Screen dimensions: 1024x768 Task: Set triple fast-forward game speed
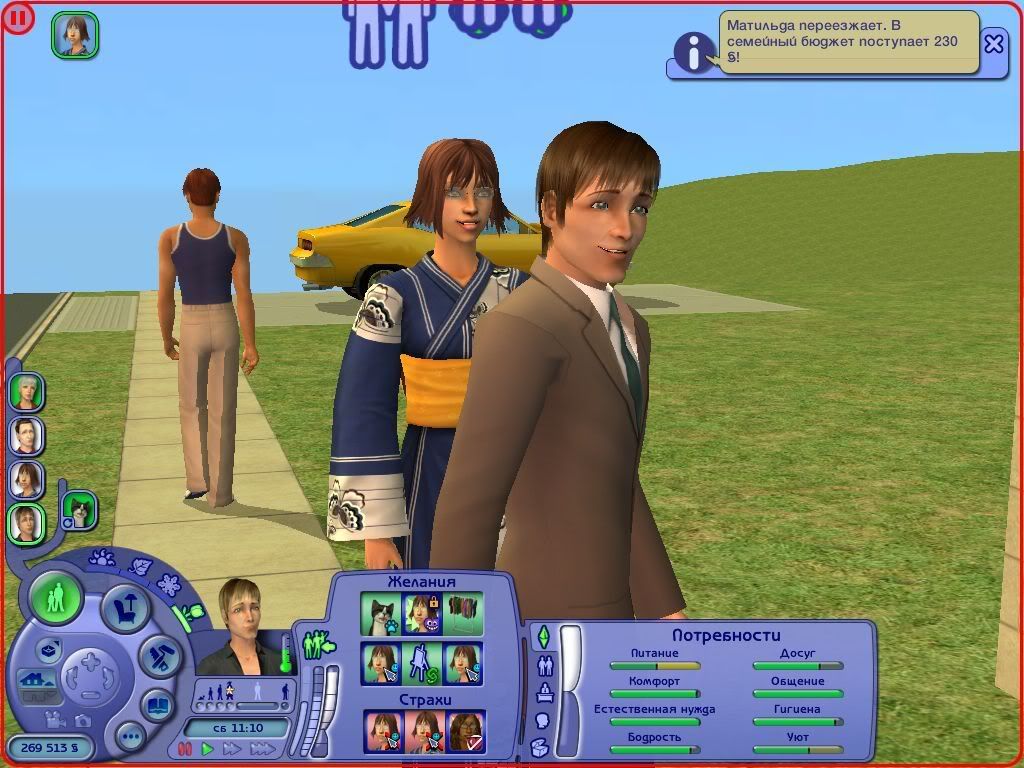click(x=262, y=748)
